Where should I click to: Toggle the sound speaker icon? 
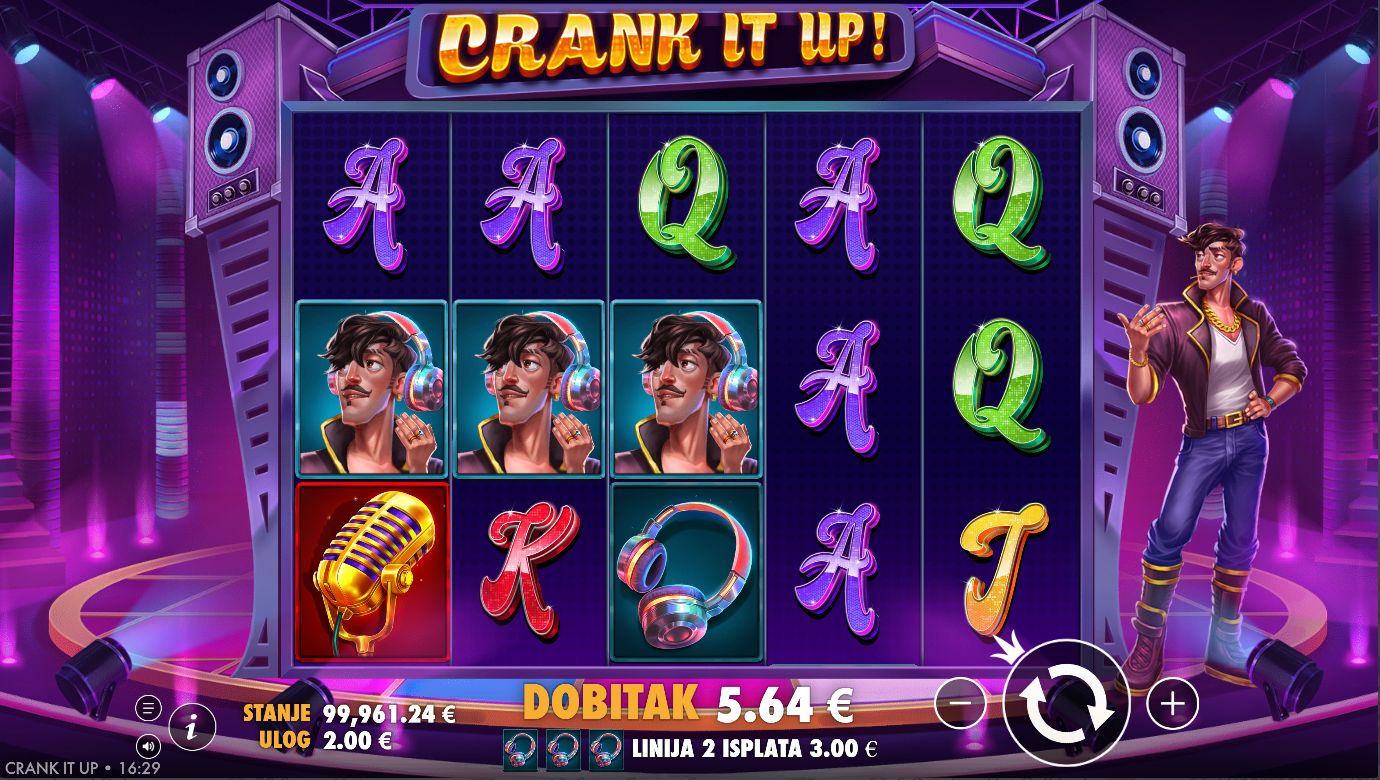tap(148, 746)
